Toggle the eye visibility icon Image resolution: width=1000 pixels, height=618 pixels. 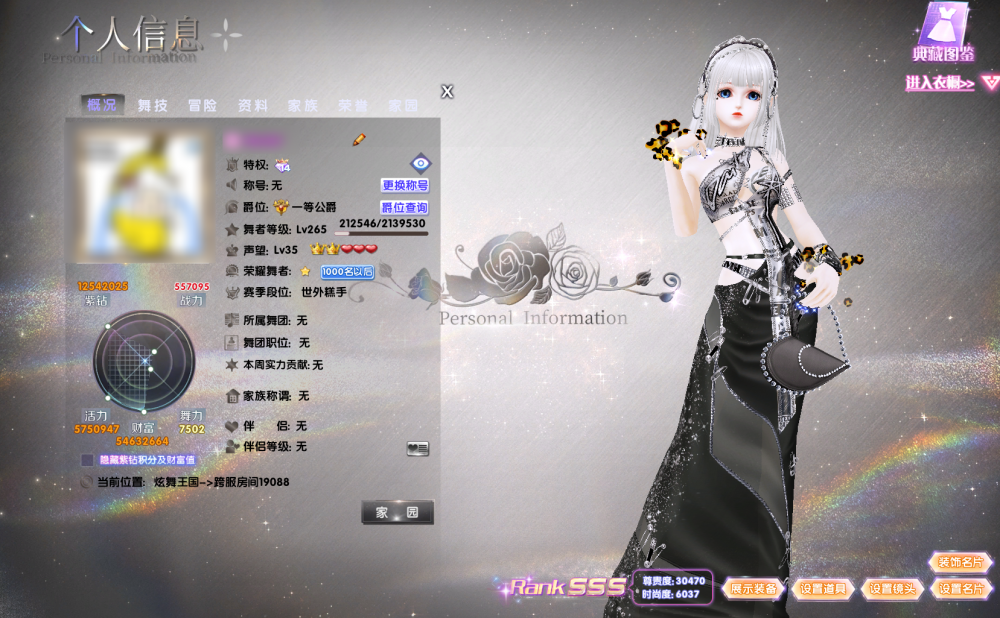point(420,163)
